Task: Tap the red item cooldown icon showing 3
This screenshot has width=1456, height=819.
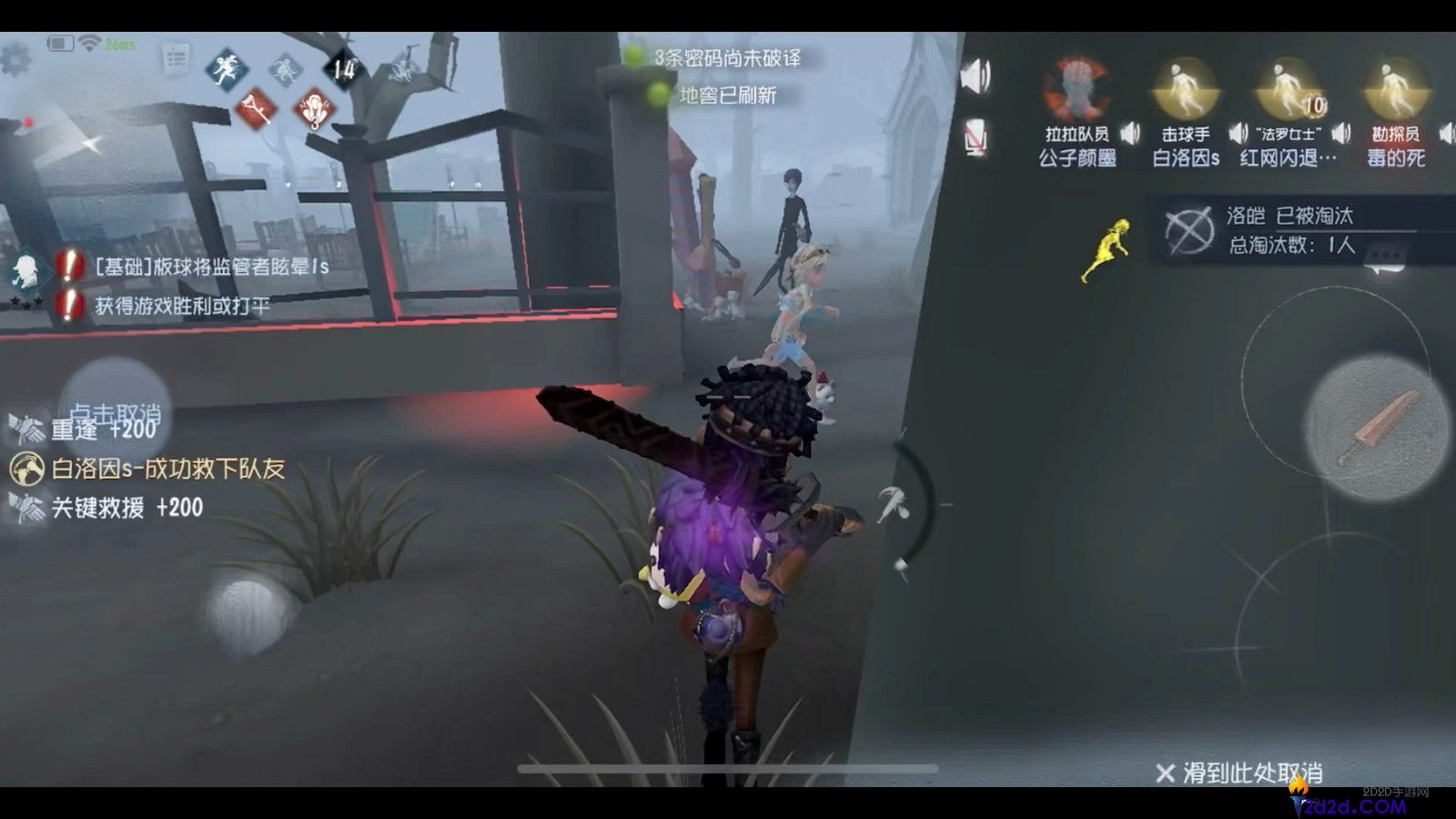Action: tap(314, 109)
